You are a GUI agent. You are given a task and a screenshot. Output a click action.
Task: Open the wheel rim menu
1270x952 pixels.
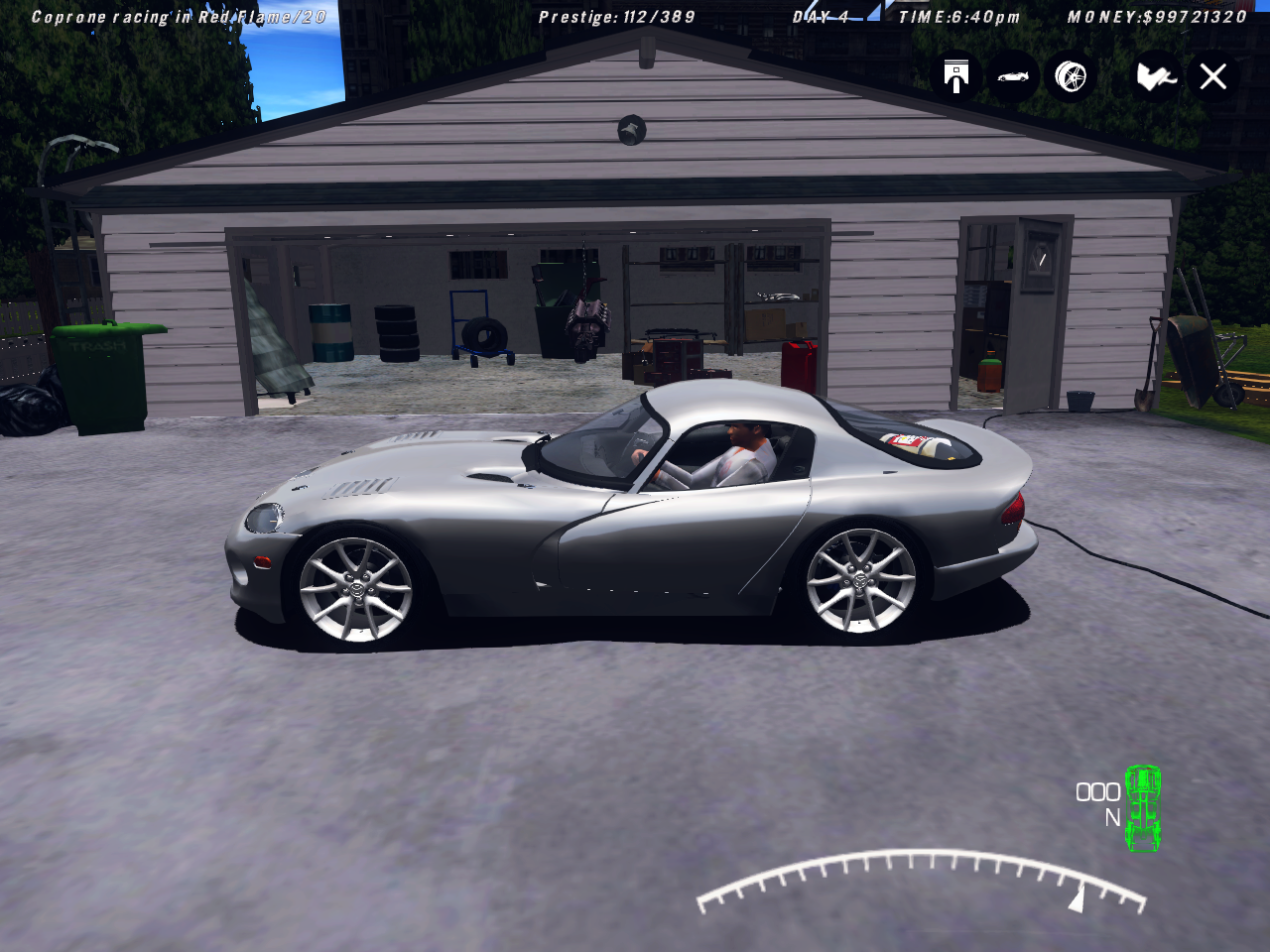pyautogui.click(x=1071, y=76)
